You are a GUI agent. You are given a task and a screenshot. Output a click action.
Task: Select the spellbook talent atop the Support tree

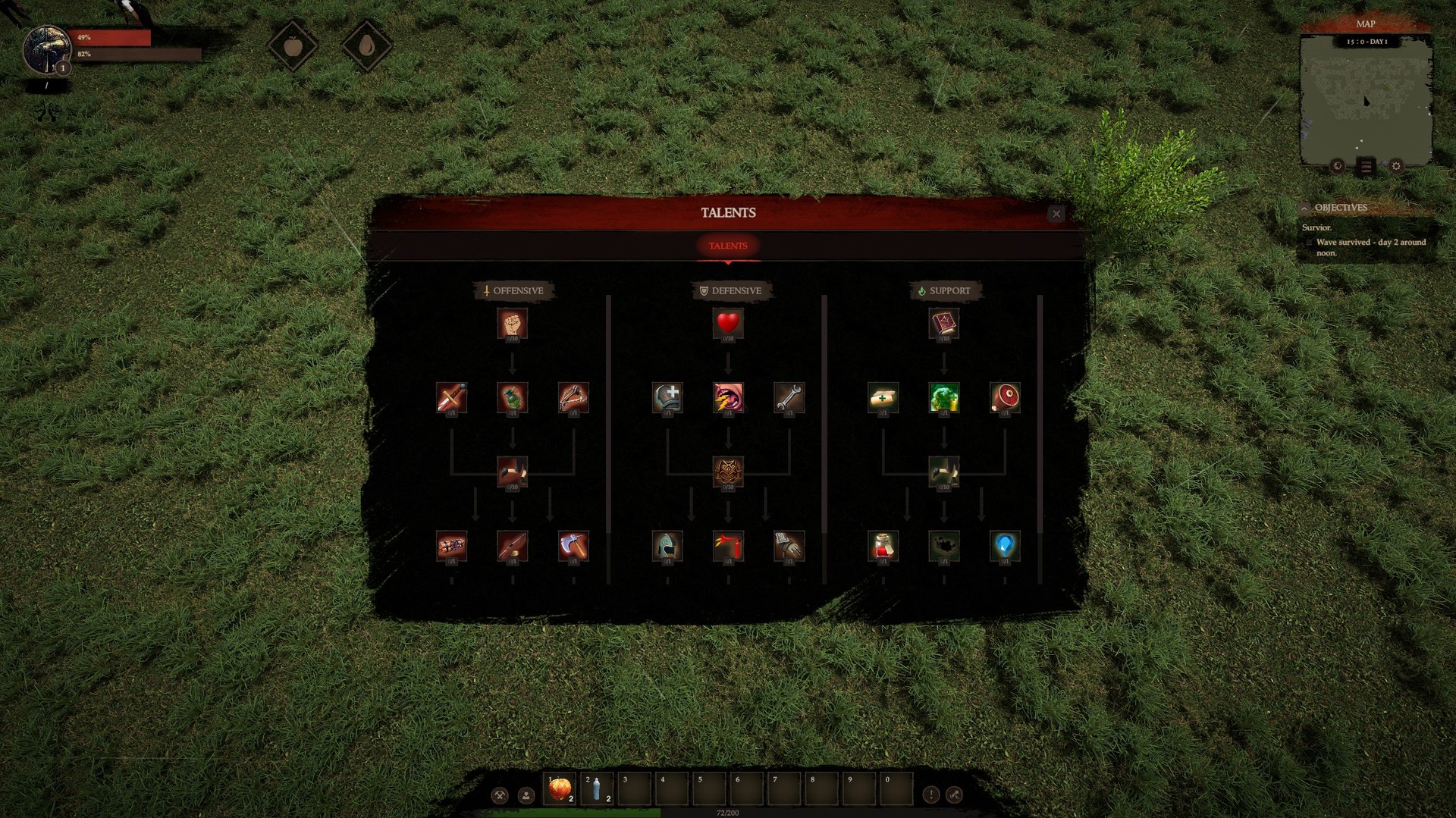(944, 324)
